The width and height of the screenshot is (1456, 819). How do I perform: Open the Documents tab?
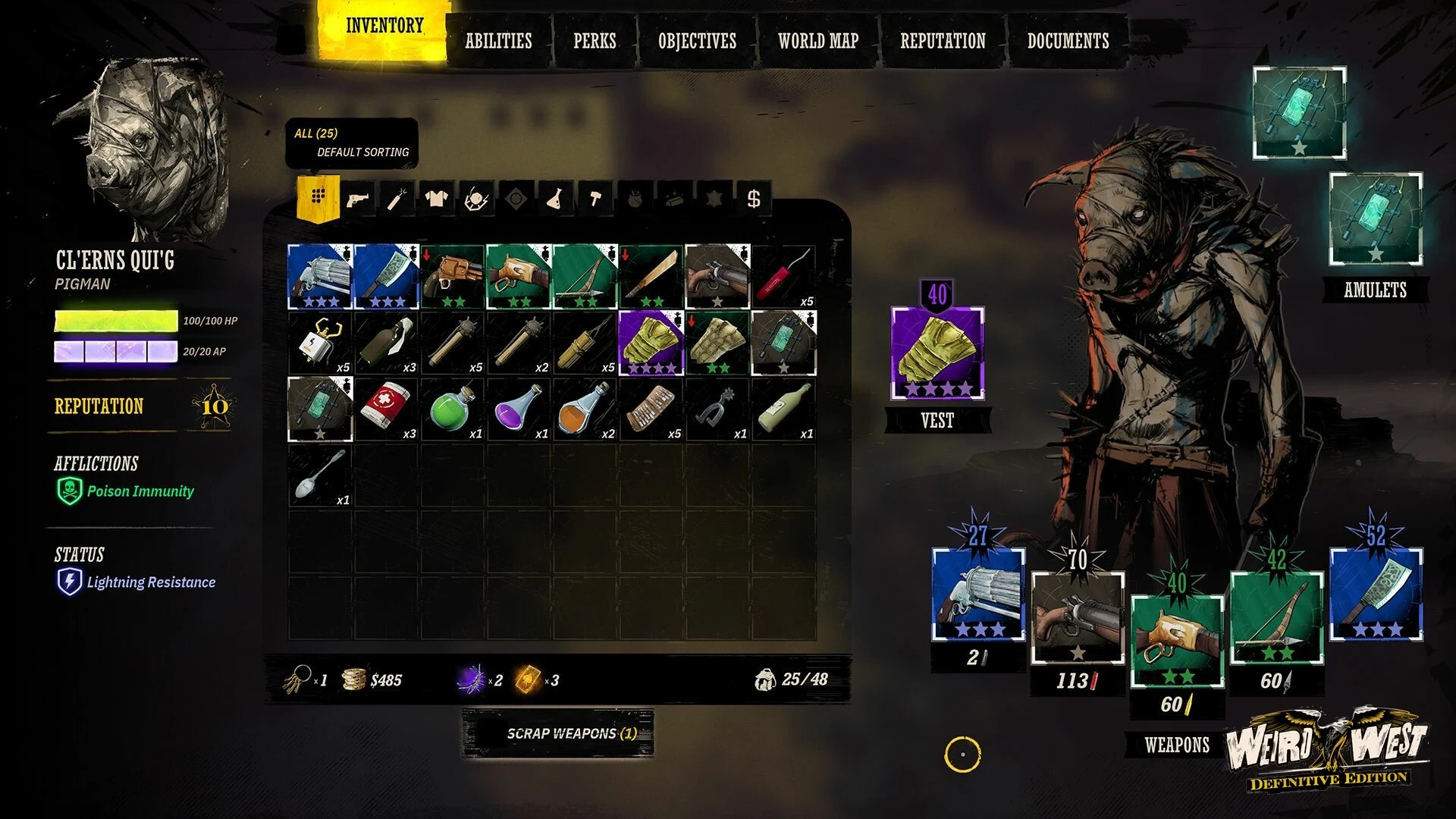tap(1068, 41)
